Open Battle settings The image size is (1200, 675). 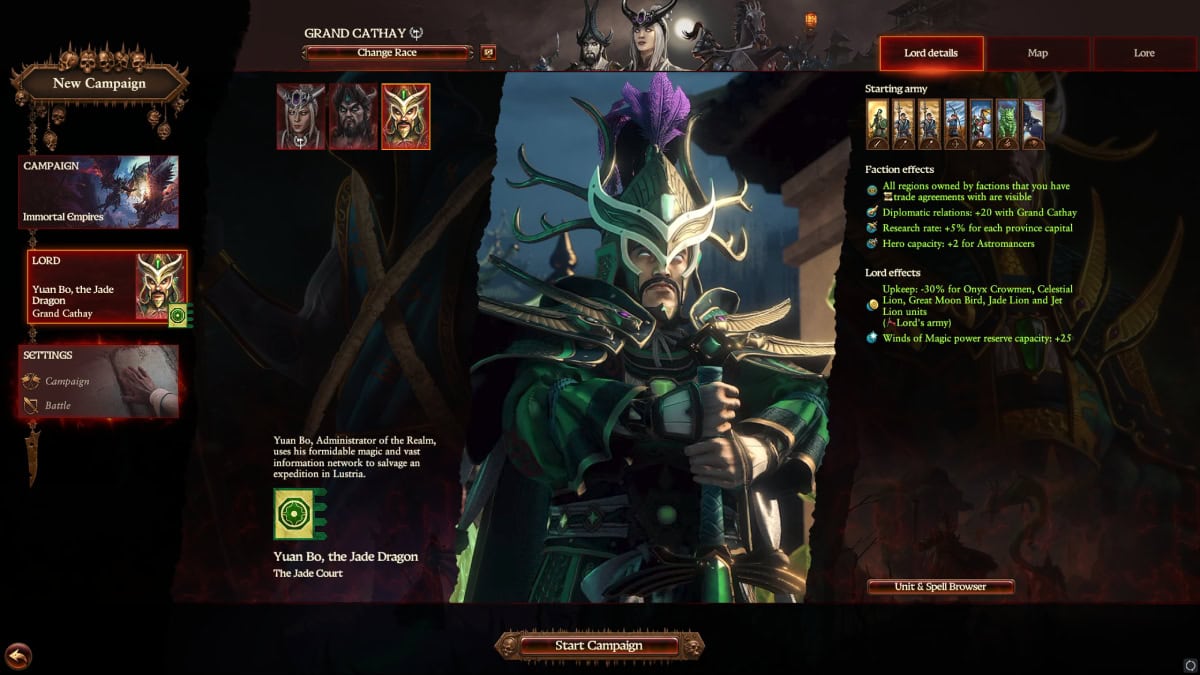click(x=57, y=406)
